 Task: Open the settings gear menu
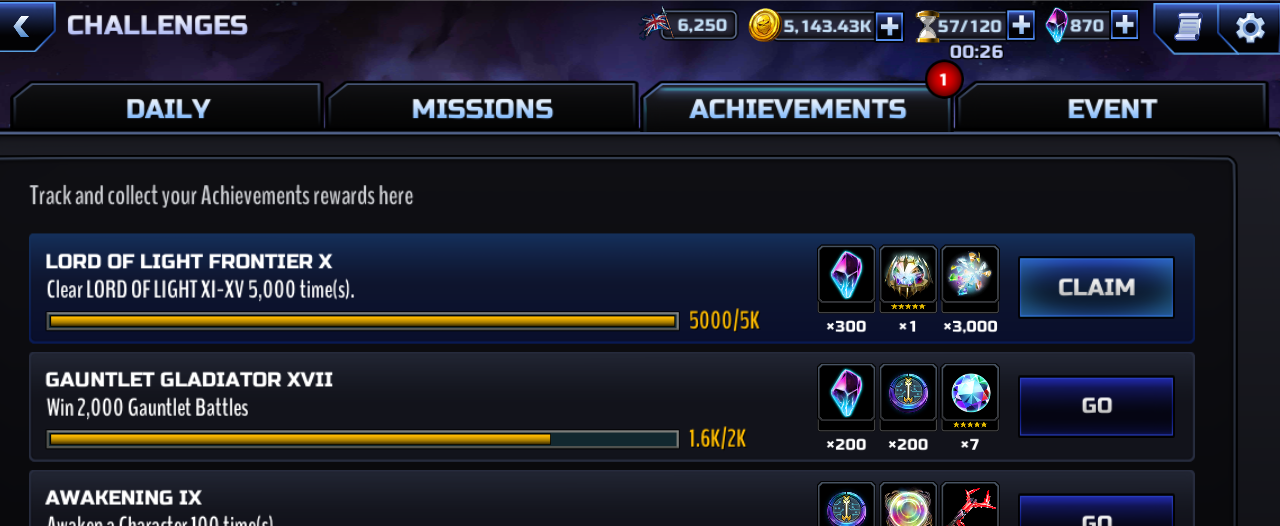(x=1250, y=28)
